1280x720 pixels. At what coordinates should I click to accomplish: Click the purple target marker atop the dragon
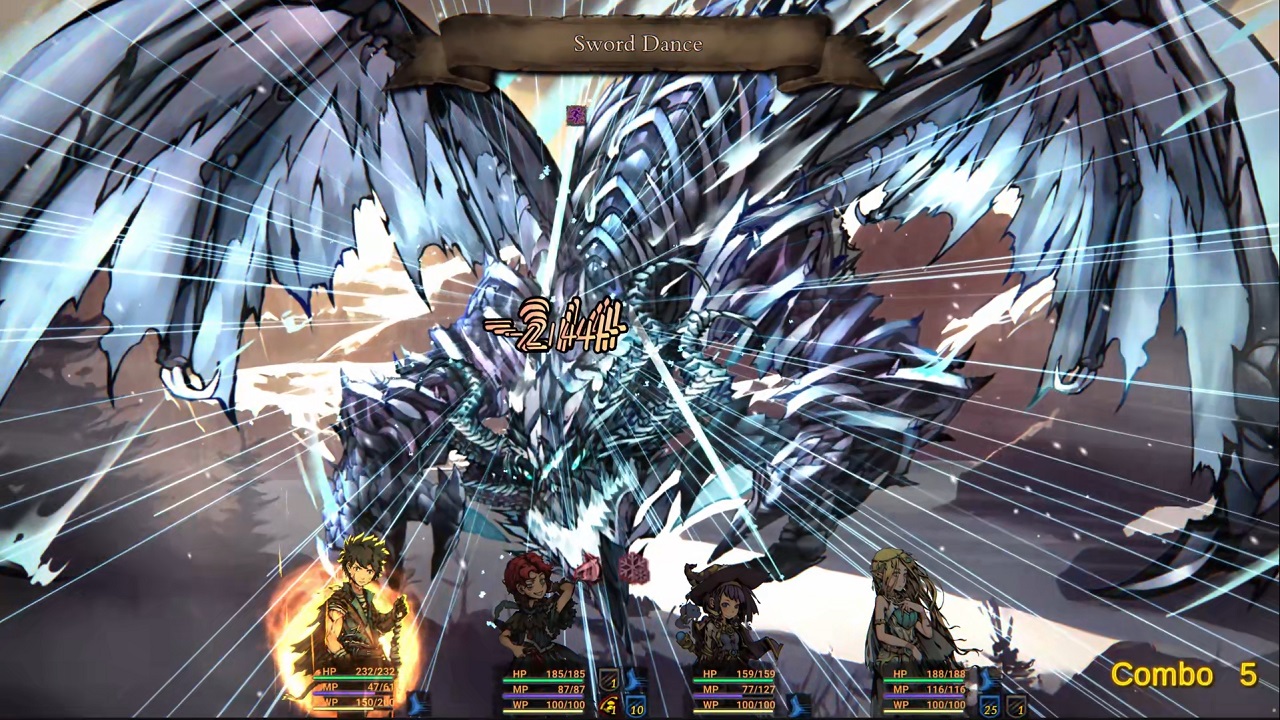[576, 116]
